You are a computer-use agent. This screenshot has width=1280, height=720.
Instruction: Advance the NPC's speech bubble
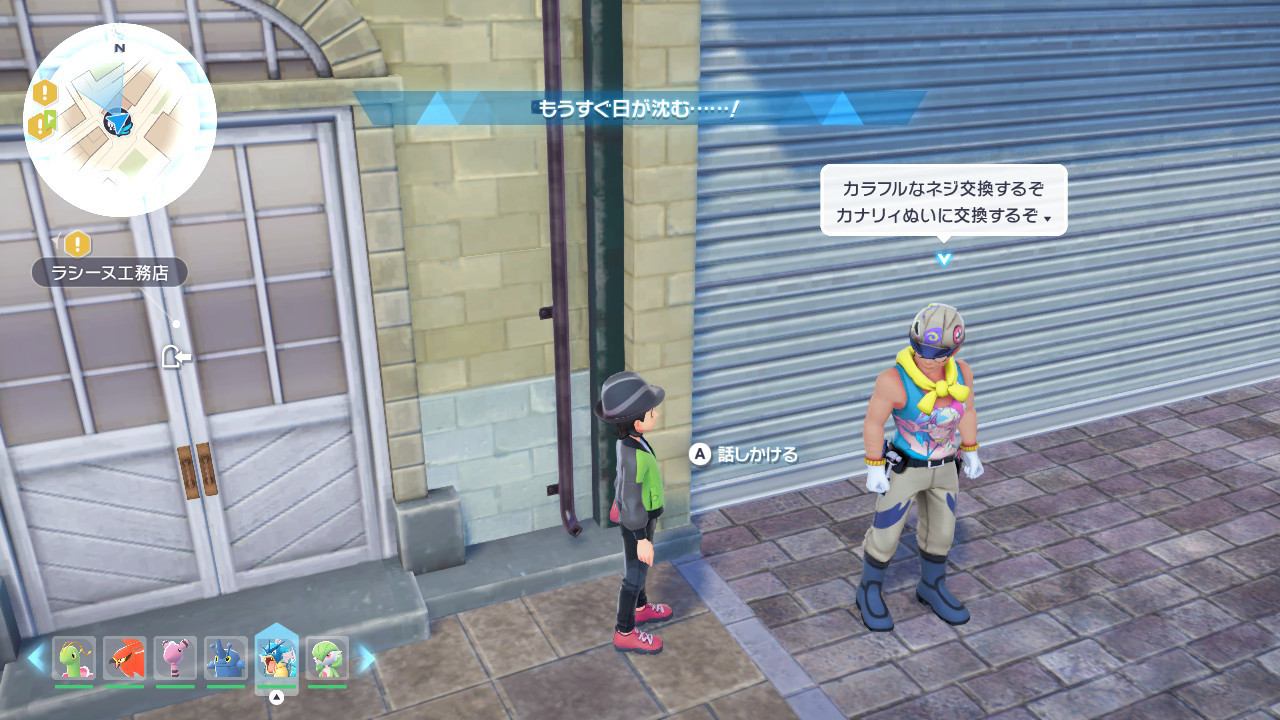943,200
